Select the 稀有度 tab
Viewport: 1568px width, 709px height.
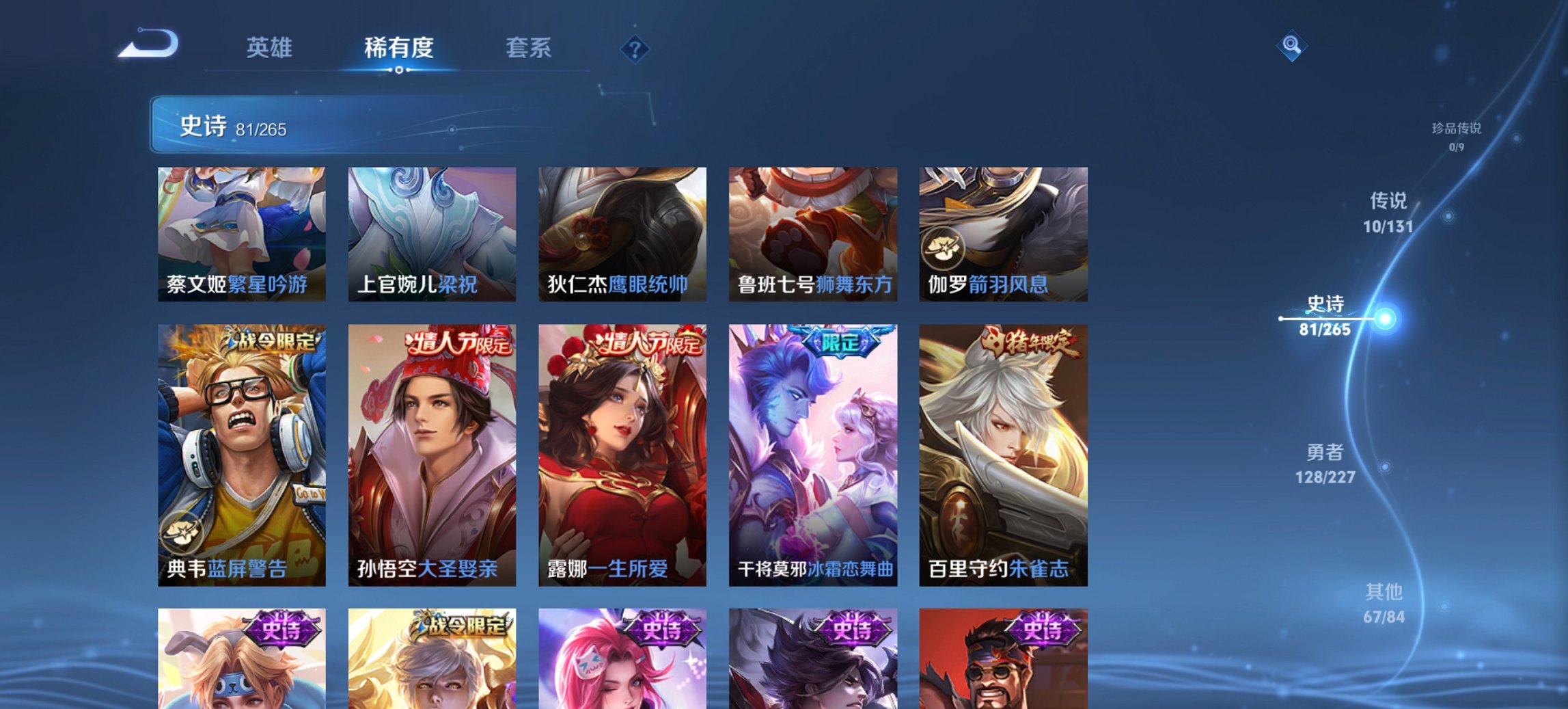coord(398,49)
